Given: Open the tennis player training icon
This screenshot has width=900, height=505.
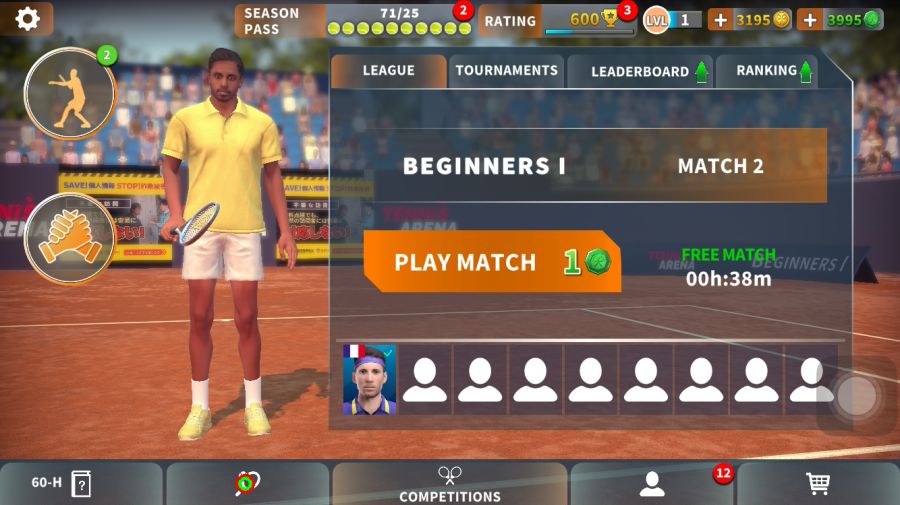Looking at the screenshot, I should pos(70,93).
